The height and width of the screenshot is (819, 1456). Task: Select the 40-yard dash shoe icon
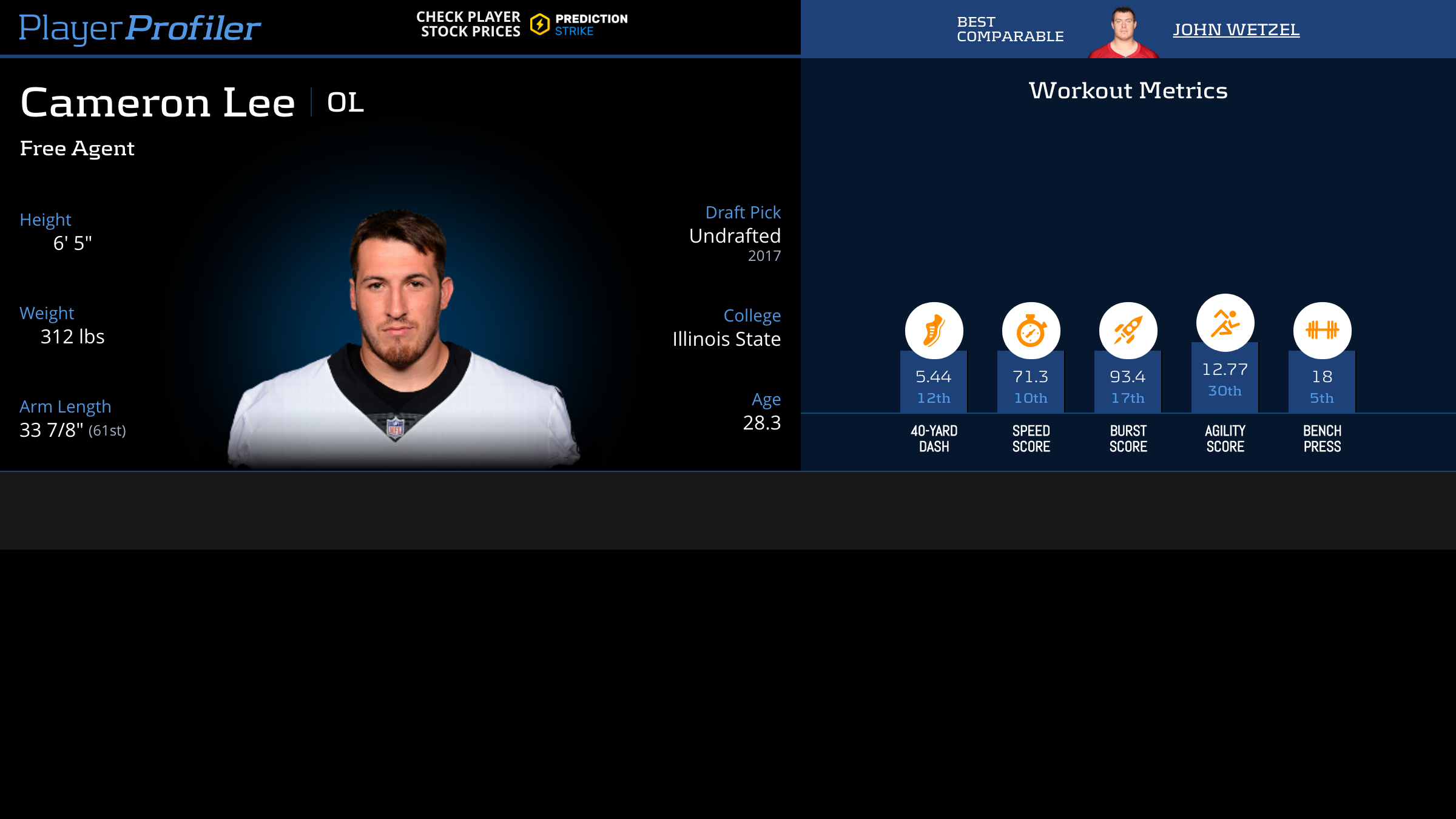pos(934,331)
